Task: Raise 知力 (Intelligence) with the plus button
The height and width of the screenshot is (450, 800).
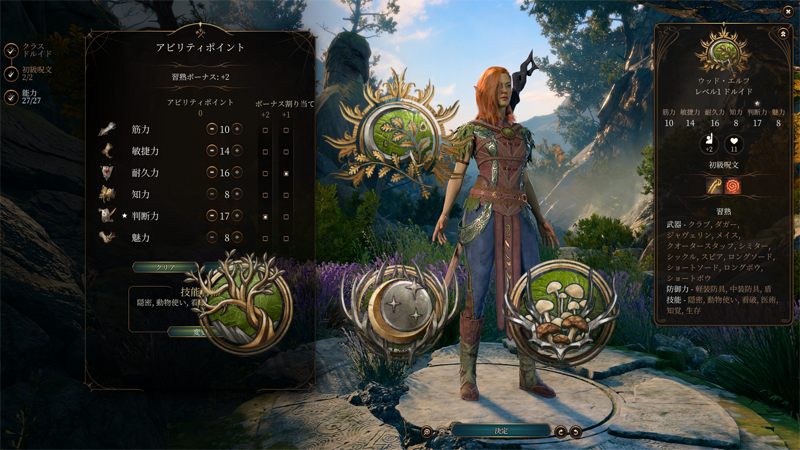Action: click(x=237, y=194)
